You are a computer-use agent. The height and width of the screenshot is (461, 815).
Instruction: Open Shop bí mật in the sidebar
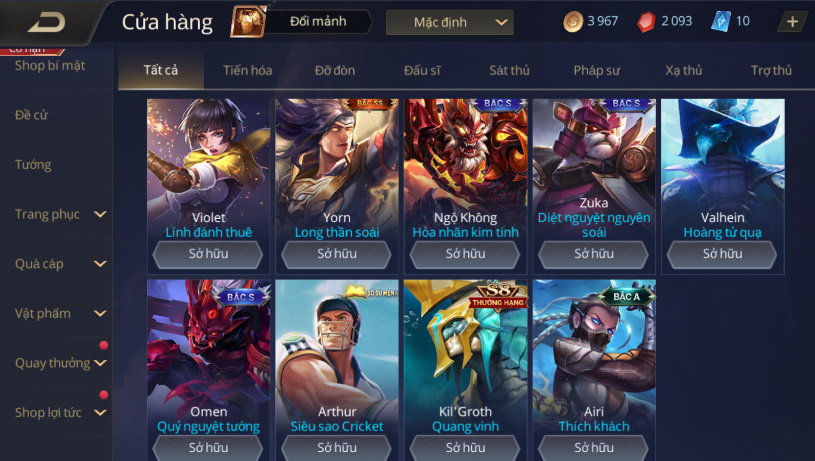click(50, 66)
